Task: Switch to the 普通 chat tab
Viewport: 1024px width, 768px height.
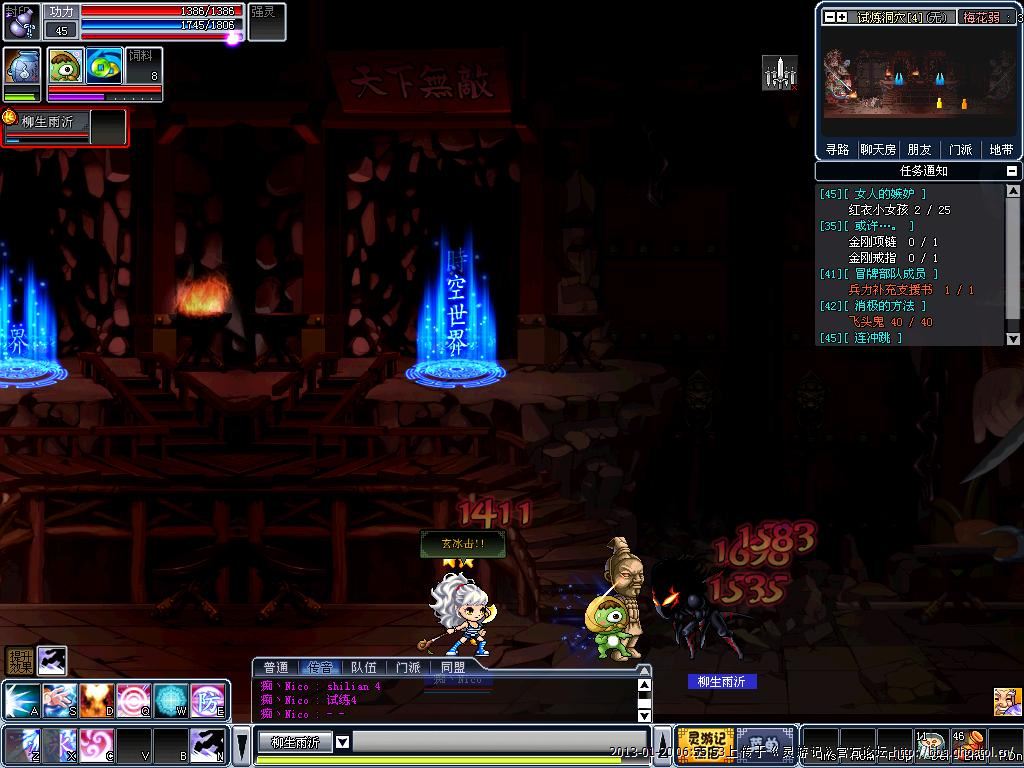Action: click(275, 667)
